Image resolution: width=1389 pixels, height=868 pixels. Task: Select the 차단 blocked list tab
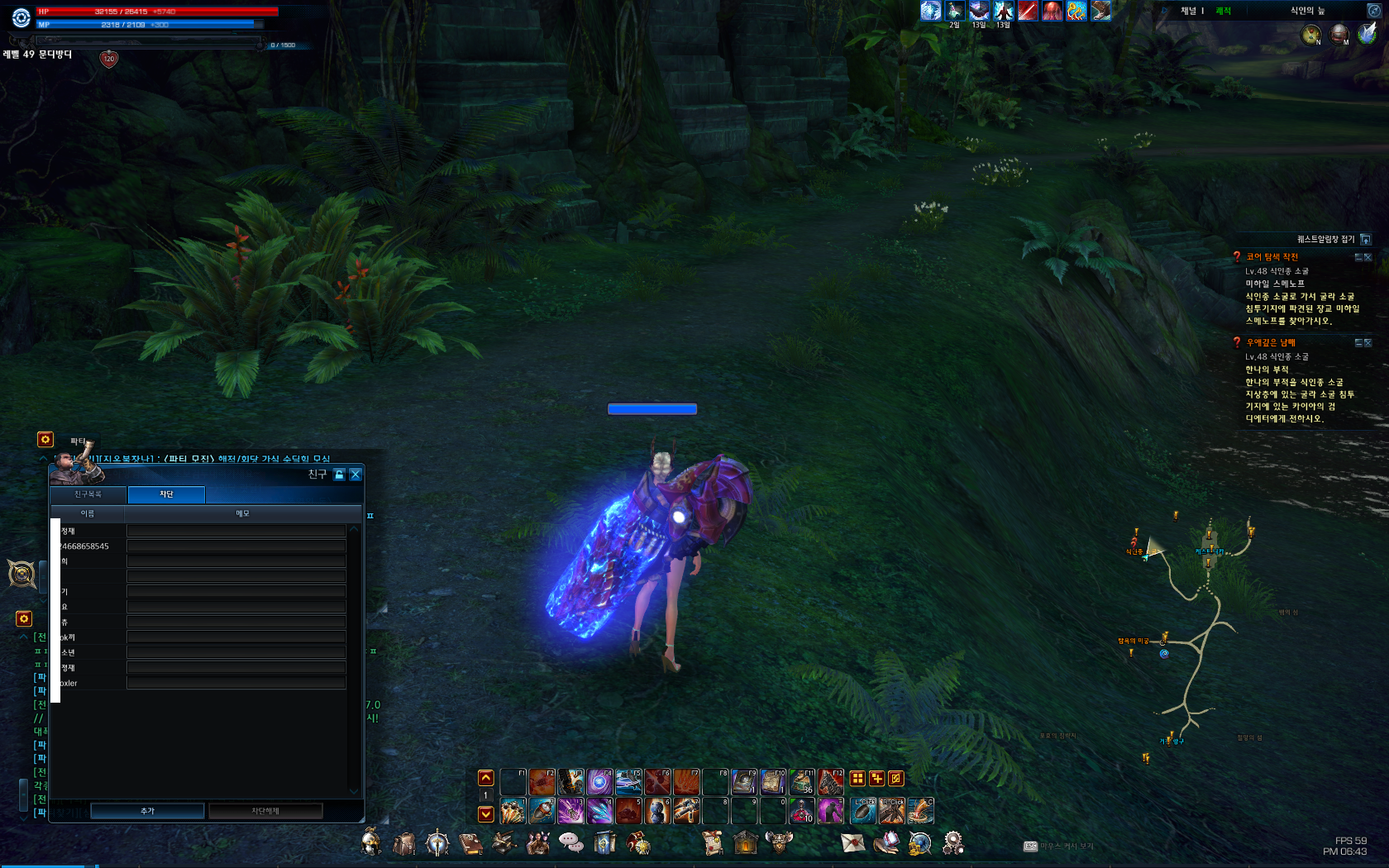click(166, 494)
